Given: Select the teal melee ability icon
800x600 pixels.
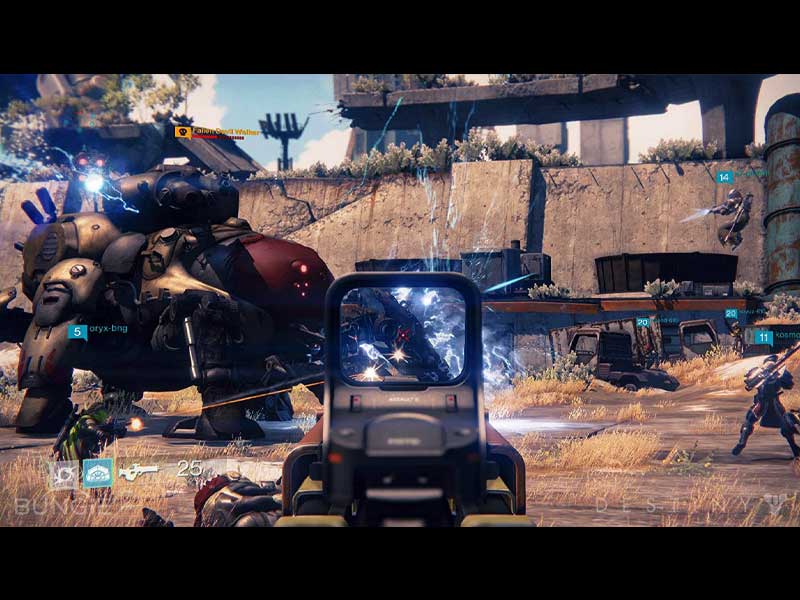Looking at the screenshot, I should [98, 472].
